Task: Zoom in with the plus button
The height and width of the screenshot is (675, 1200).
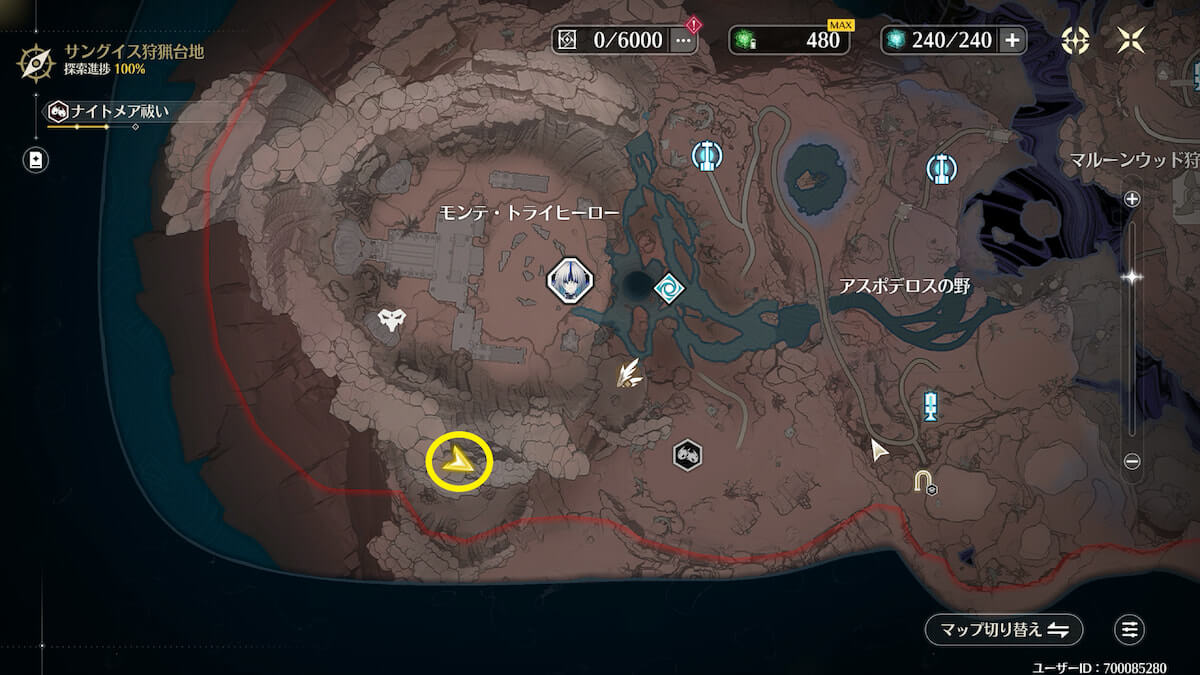Action: tap(1132, 199)
